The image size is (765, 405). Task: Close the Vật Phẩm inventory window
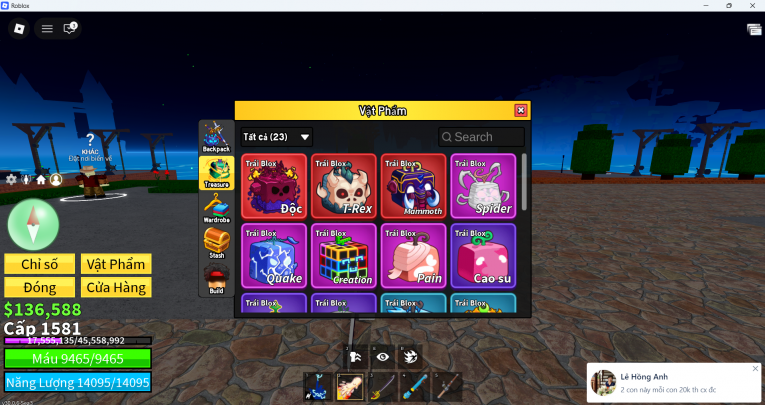tap(520, 110)
